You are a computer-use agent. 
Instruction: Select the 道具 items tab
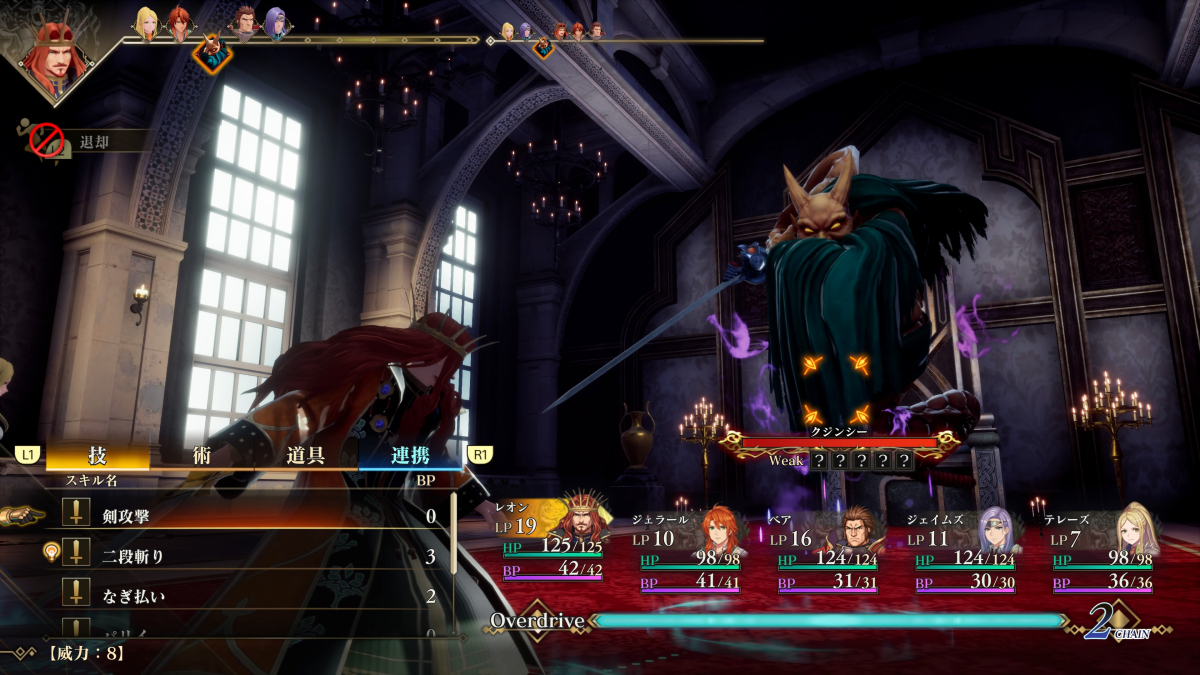306,456
